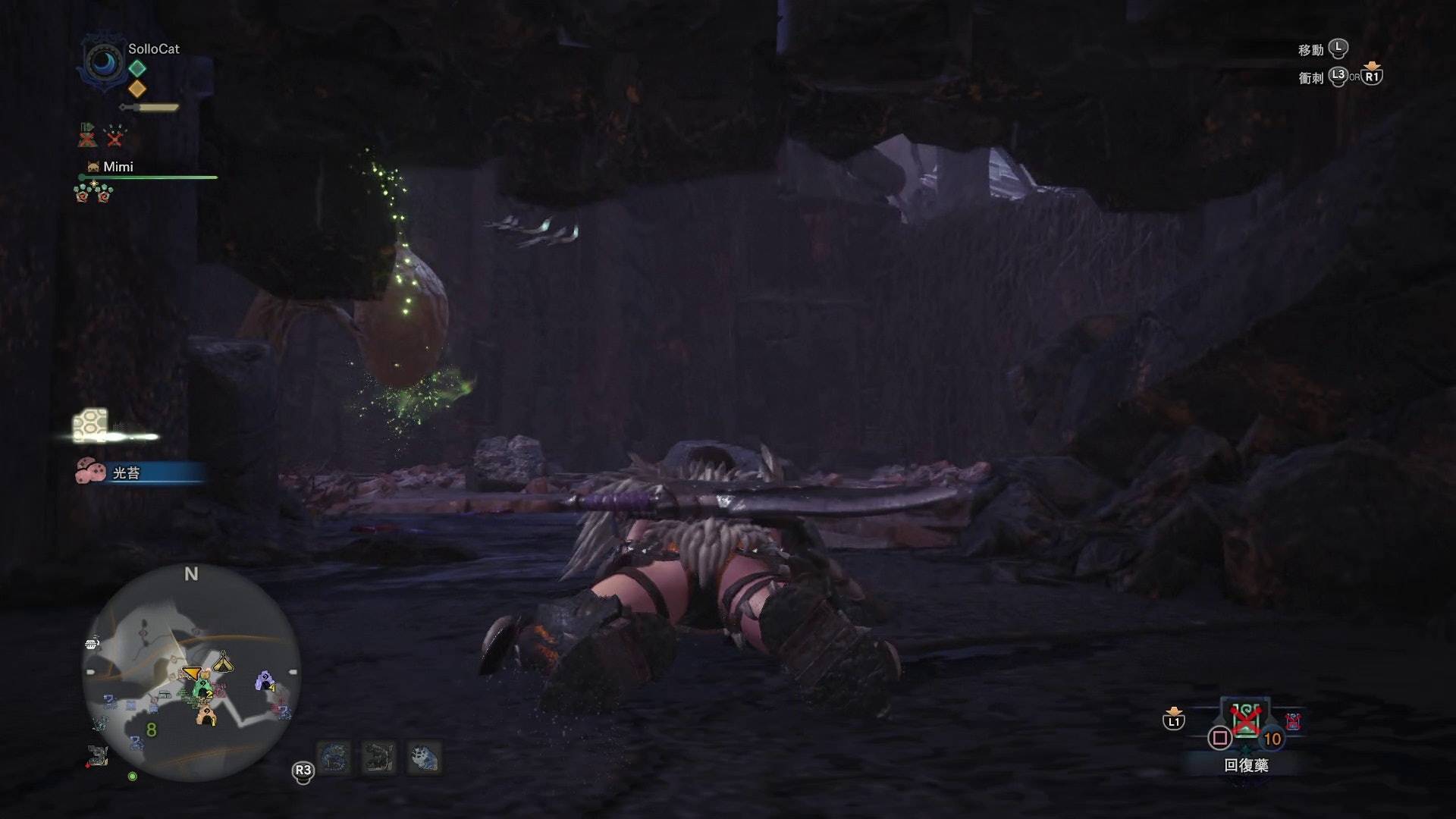Click the orange monster marker numbered 1
The height and width of the screenshot is (819, 1456).
tap(206, 715)
